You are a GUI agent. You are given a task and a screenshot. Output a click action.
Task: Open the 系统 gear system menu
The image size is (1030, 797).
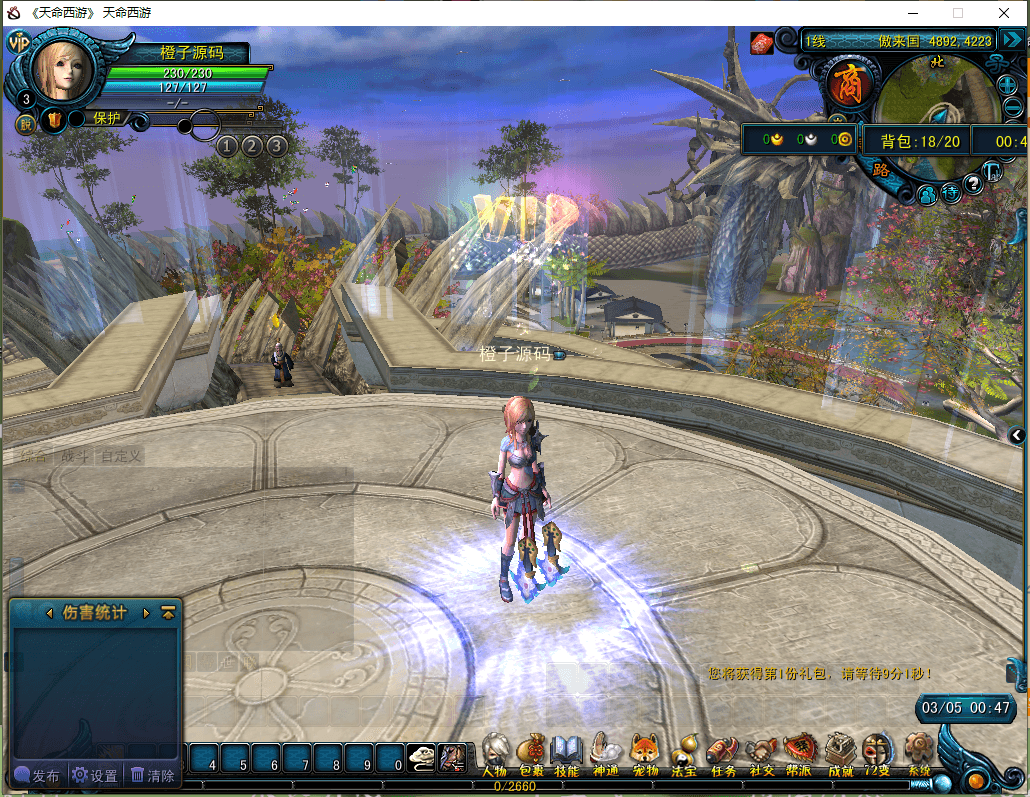(918, 752)
